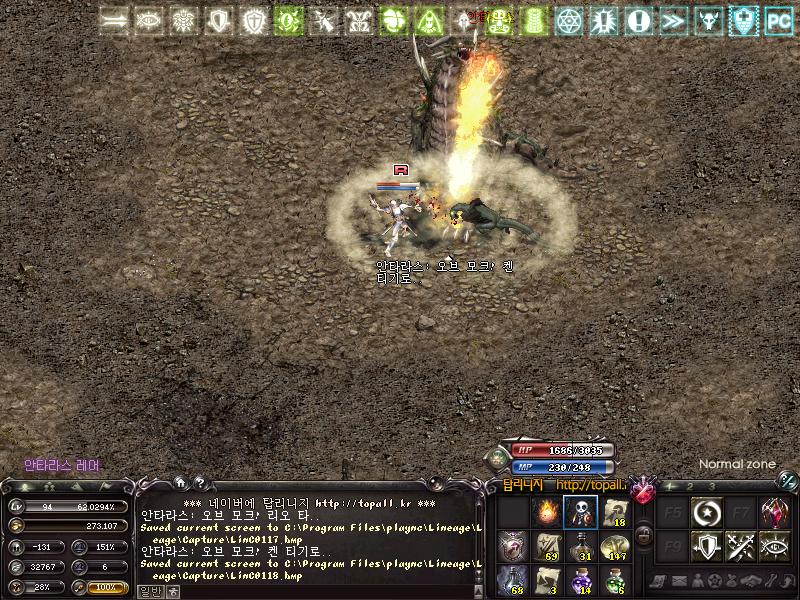Select the fire spirit item slot
Image resolution: width=800 pixels, height=600 pixels.
(x=546, y=513)
